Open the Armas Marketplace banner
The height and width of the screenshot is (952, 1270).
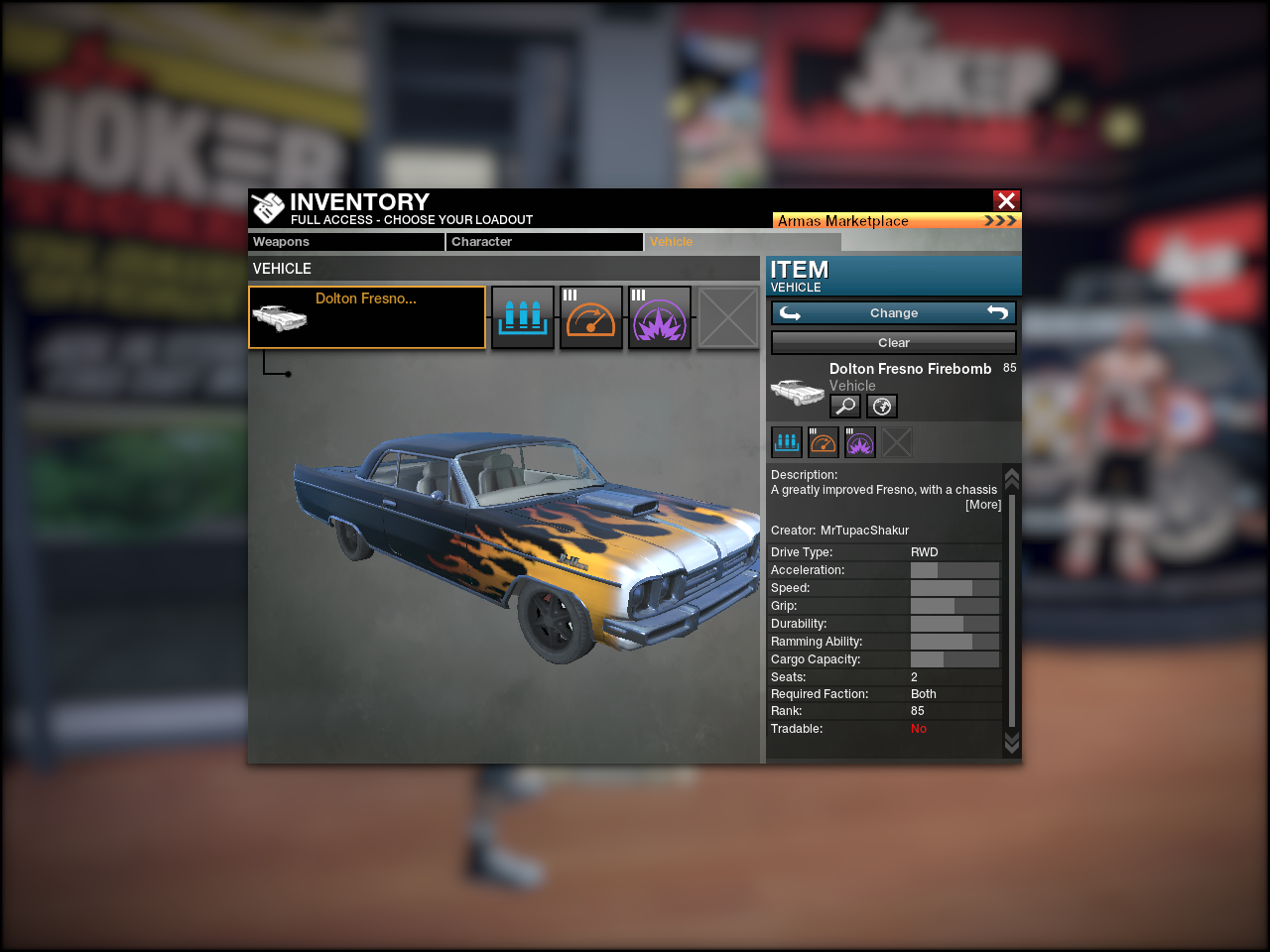(896, 220)
